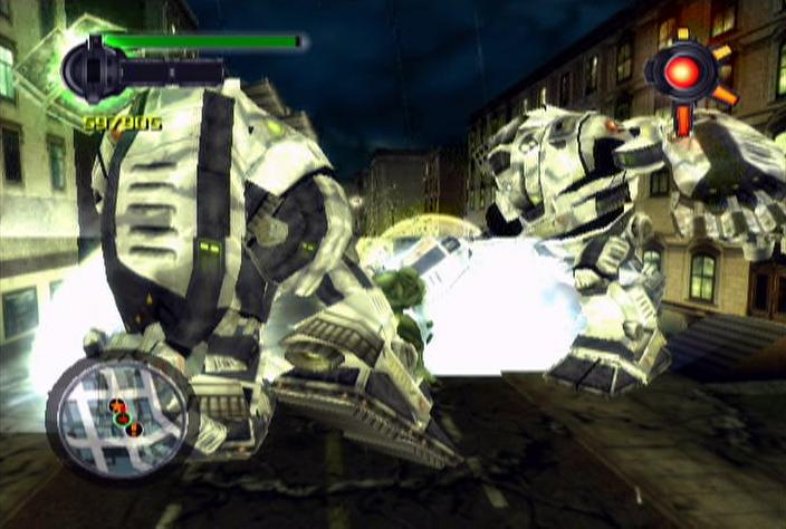
Task: Click the red orb threat indicator
Action: (x=683, y=72)
